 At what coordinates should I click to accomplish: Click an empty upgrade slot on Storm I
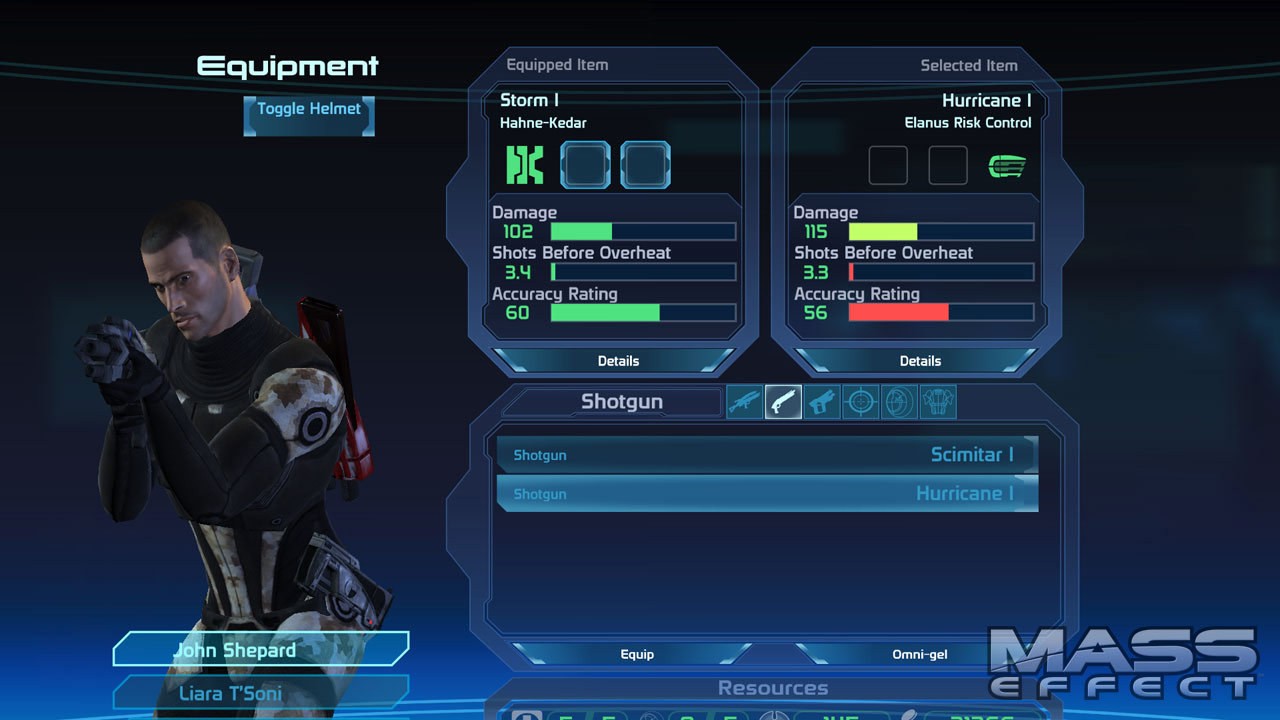(585, 164)
